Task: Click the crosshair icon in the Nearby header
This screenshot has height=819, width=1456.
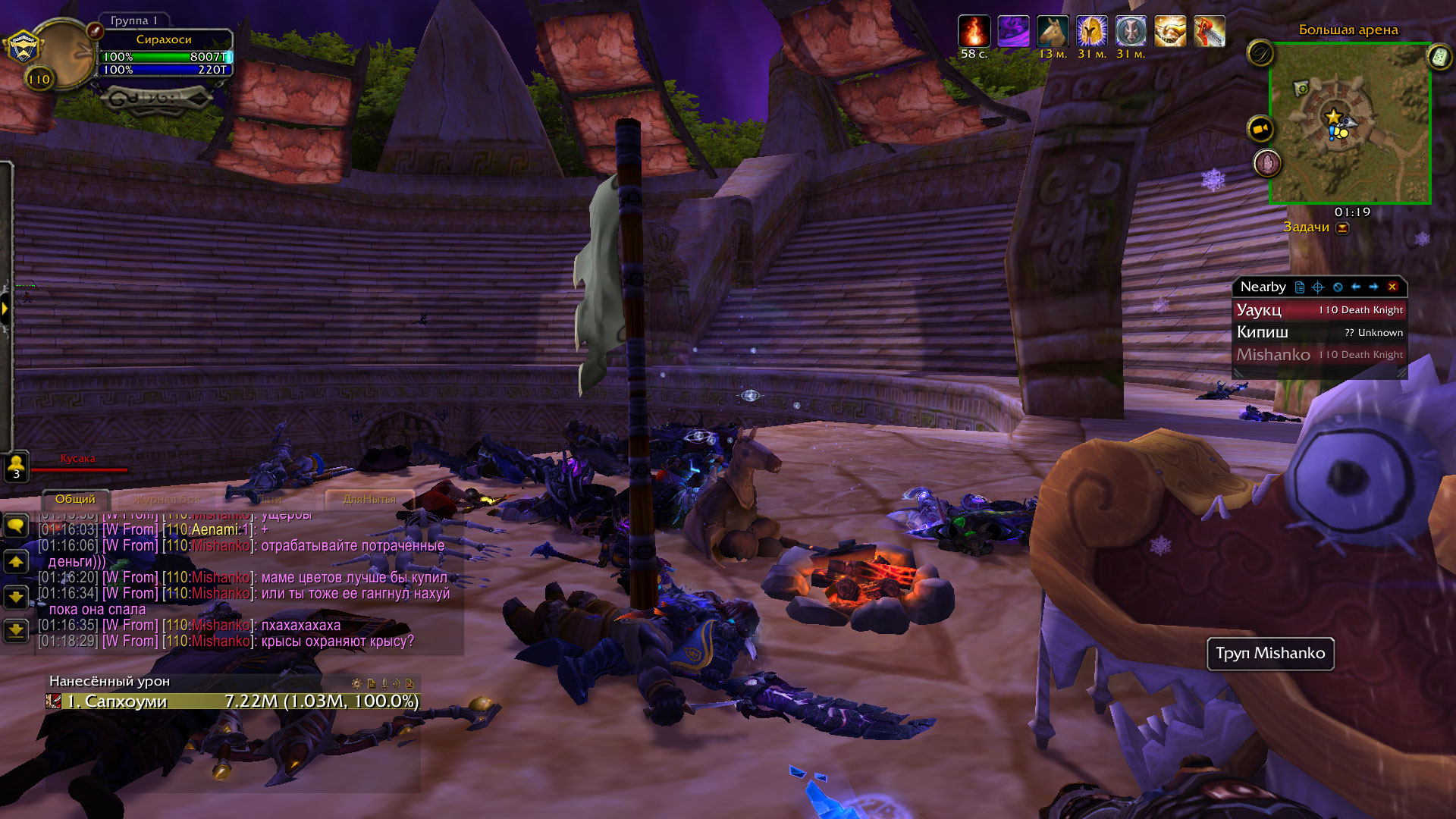Action: click(1318, 287)
